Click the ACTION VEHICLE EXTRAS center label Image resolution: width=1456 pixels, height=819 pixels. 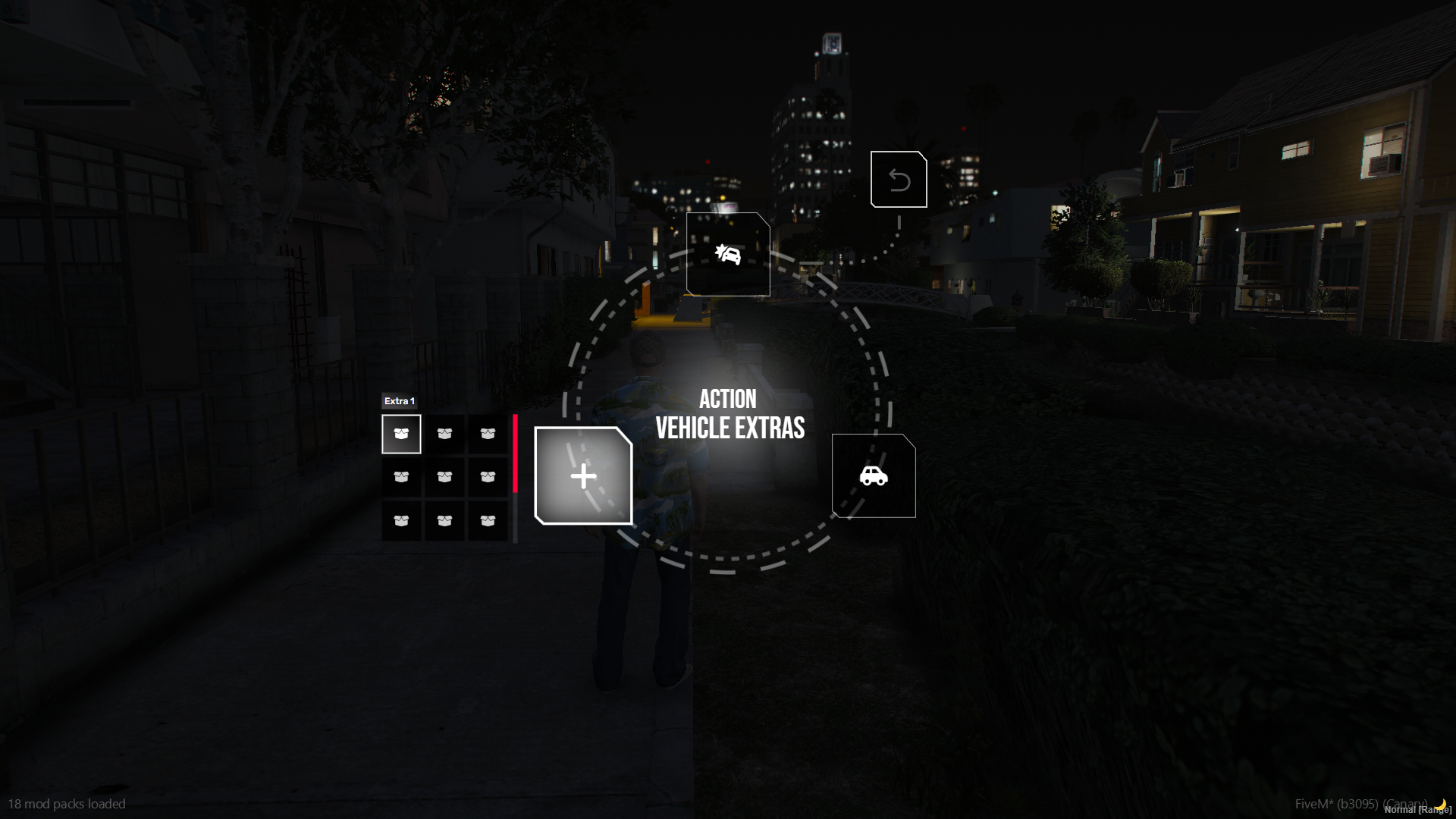[729, 413]
